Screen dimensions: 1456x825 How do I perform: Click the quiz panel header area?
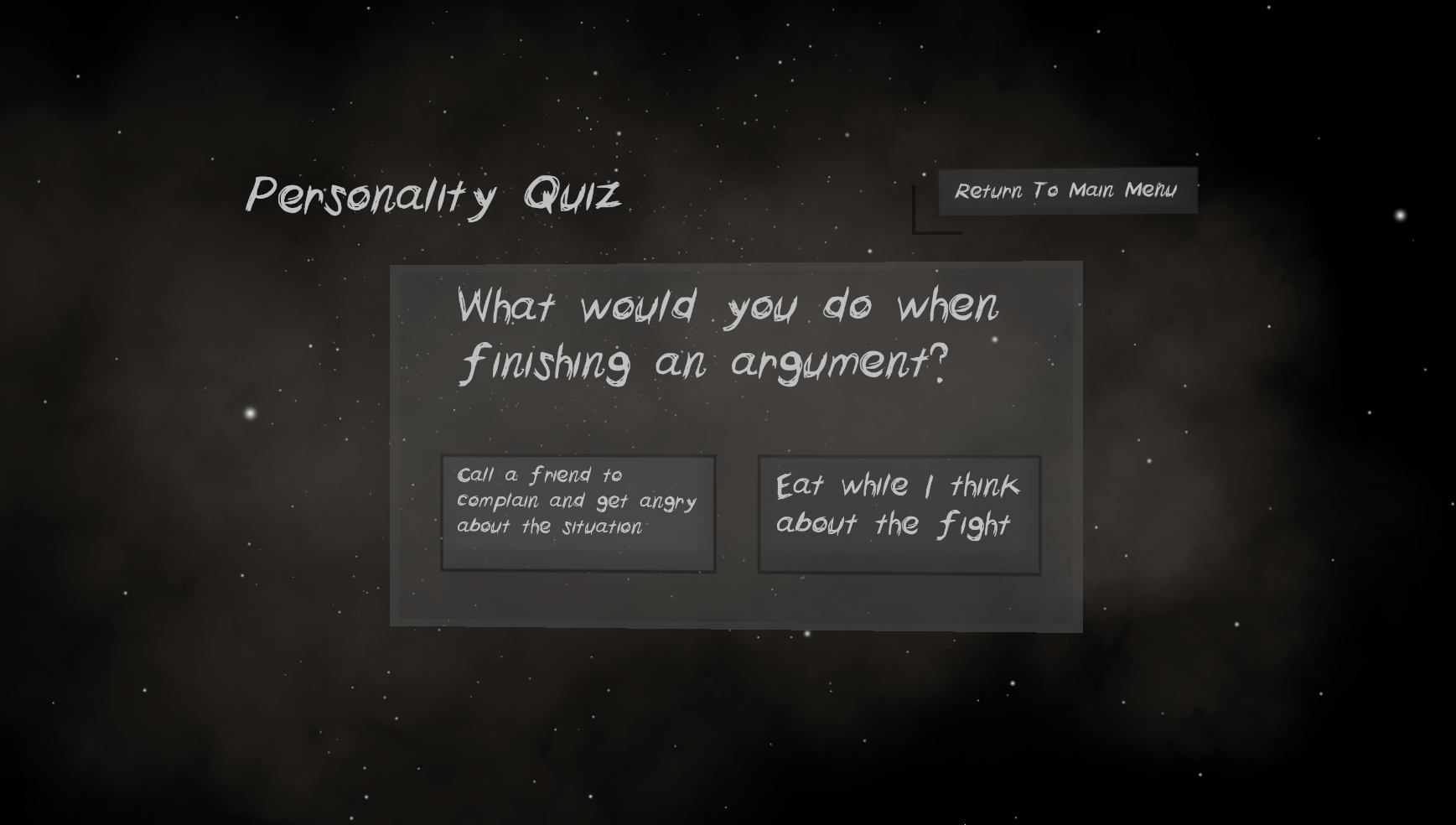[x=736, y=285]
